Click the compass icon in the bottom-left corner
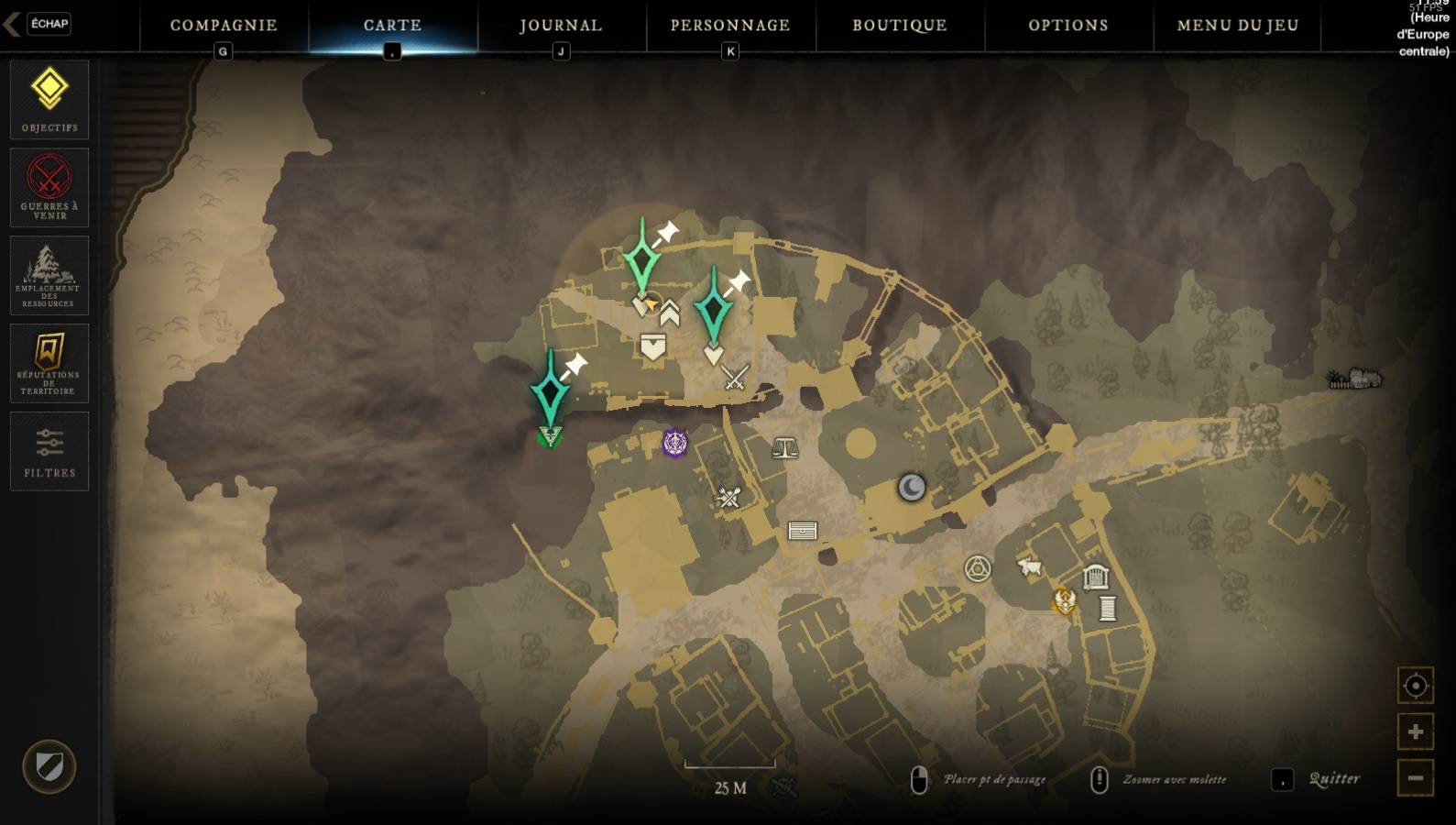 pyautogui.click(x=50, y=768)
